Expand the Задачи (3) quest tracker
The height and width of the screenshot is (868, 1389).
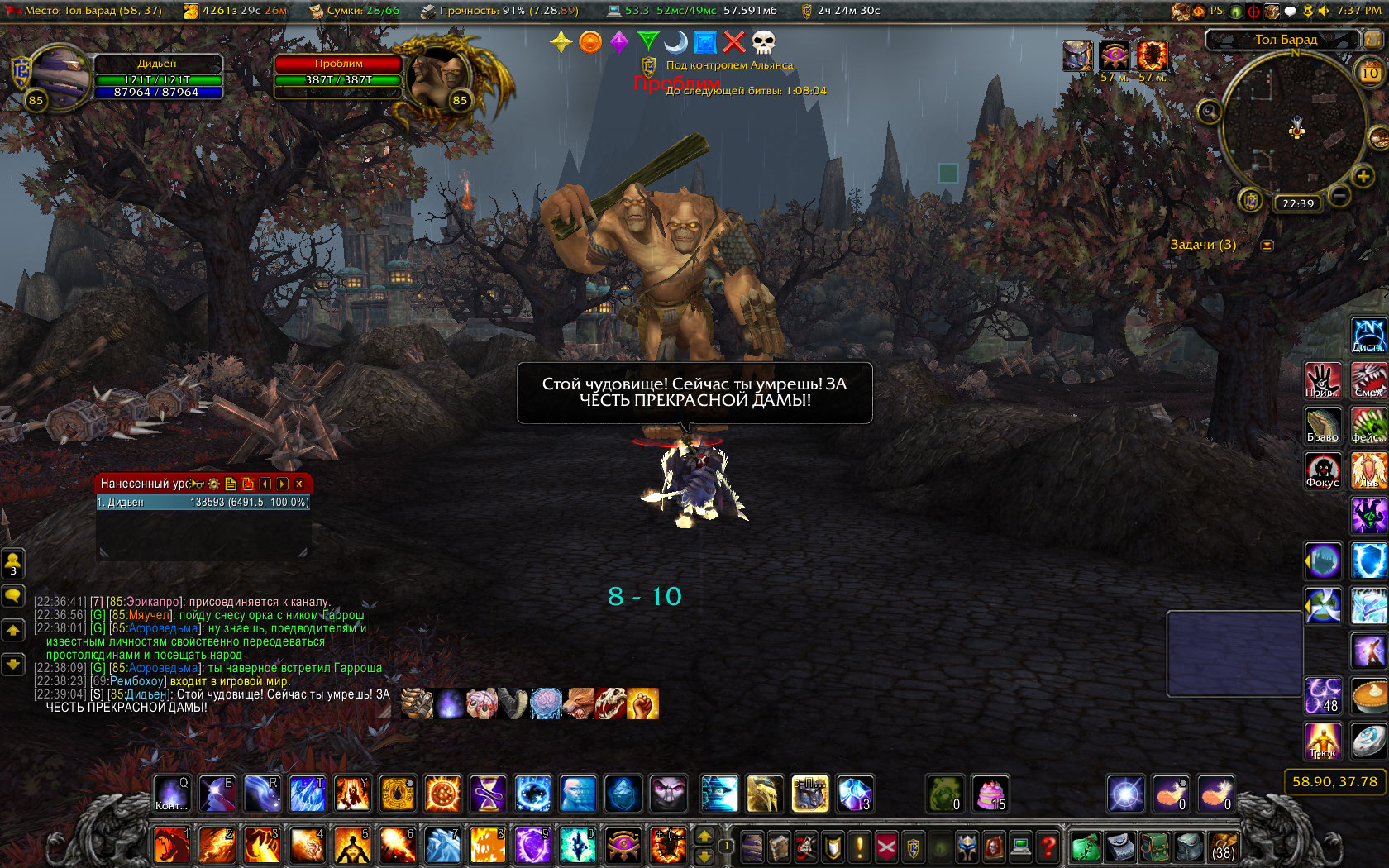[x=1267, y=246]
